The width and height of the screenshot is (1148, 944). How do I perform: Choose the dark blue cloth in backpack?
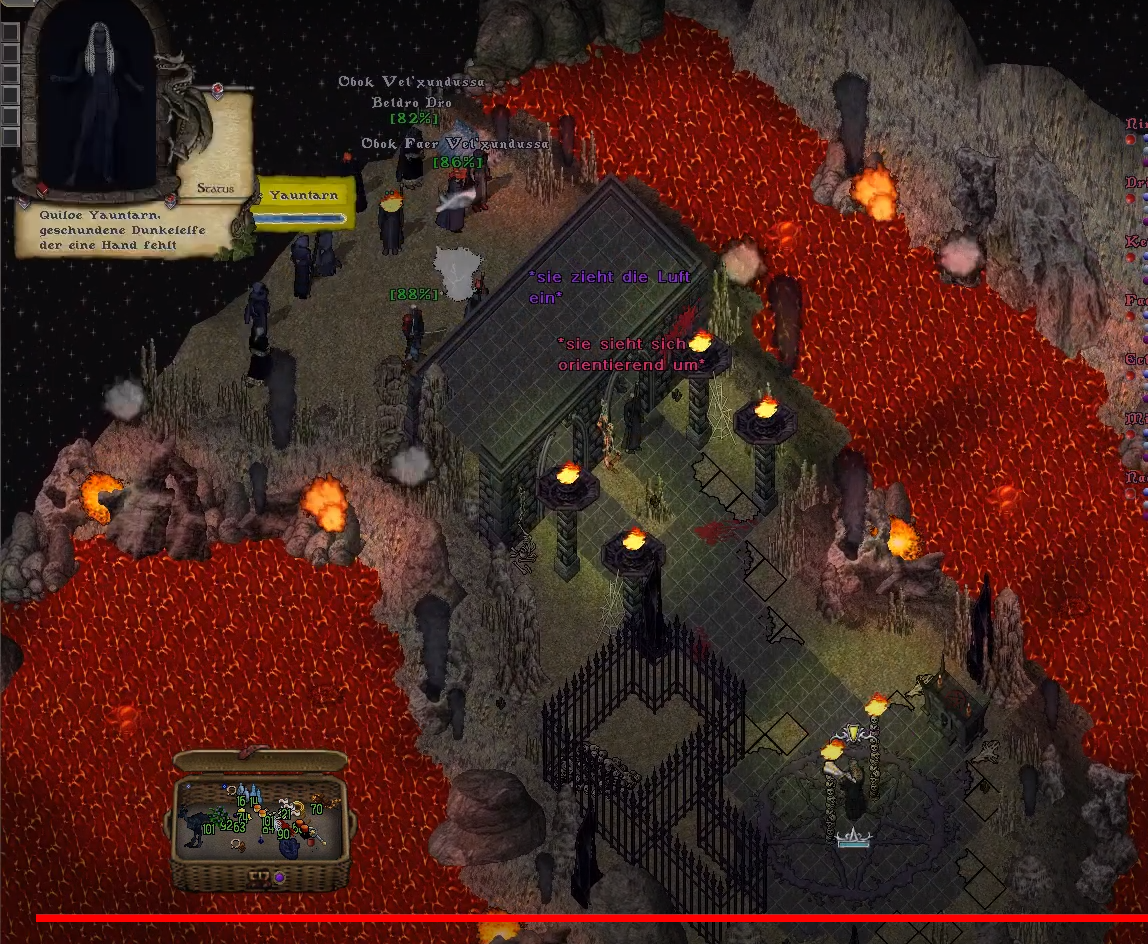click(x=290, y=848)
